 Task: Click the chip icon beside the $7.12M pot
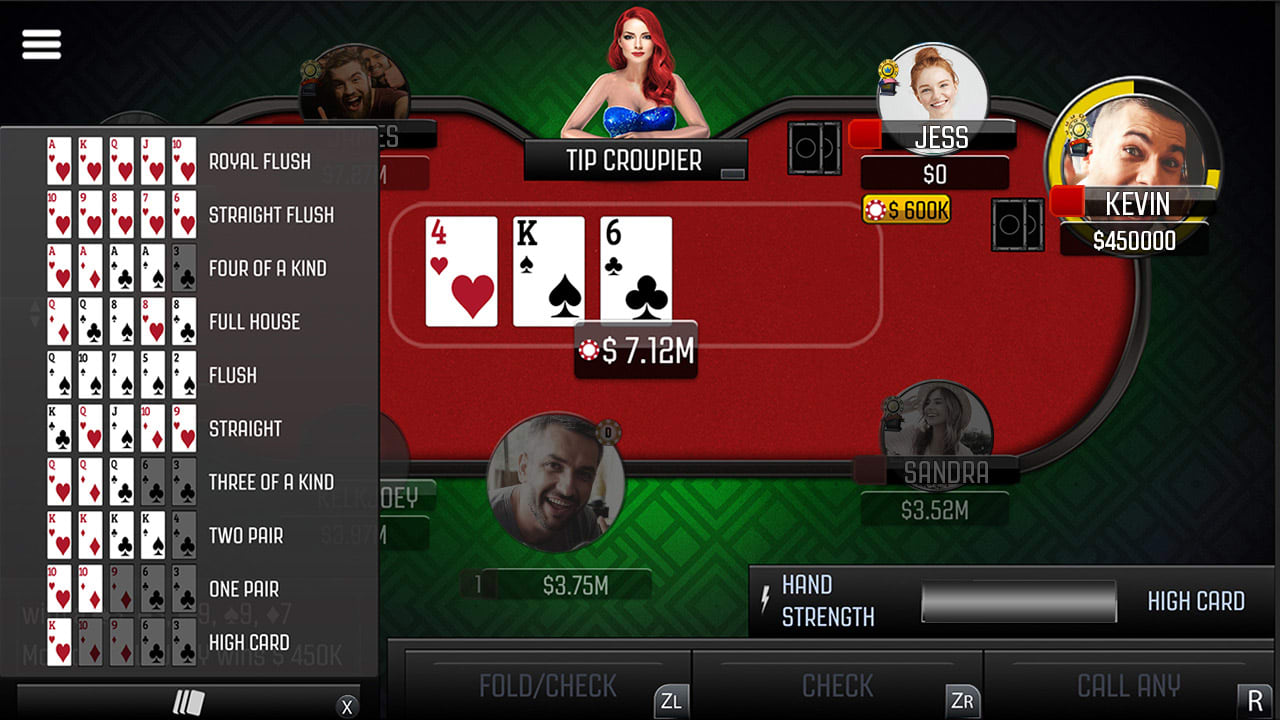pos(588,350)
